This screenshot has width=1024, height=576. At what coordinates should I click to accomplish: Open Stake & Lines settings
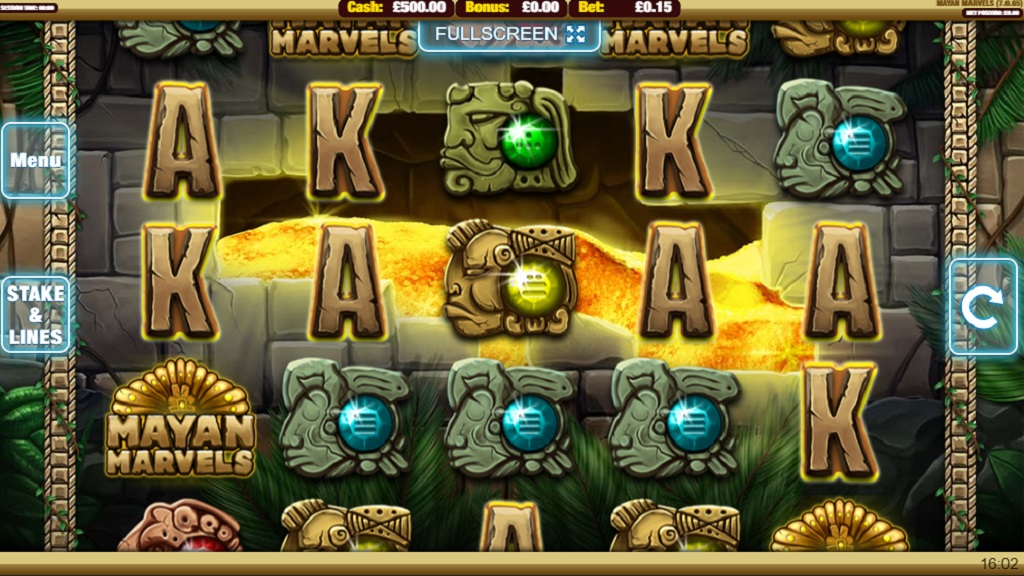[x=36, y=314]
